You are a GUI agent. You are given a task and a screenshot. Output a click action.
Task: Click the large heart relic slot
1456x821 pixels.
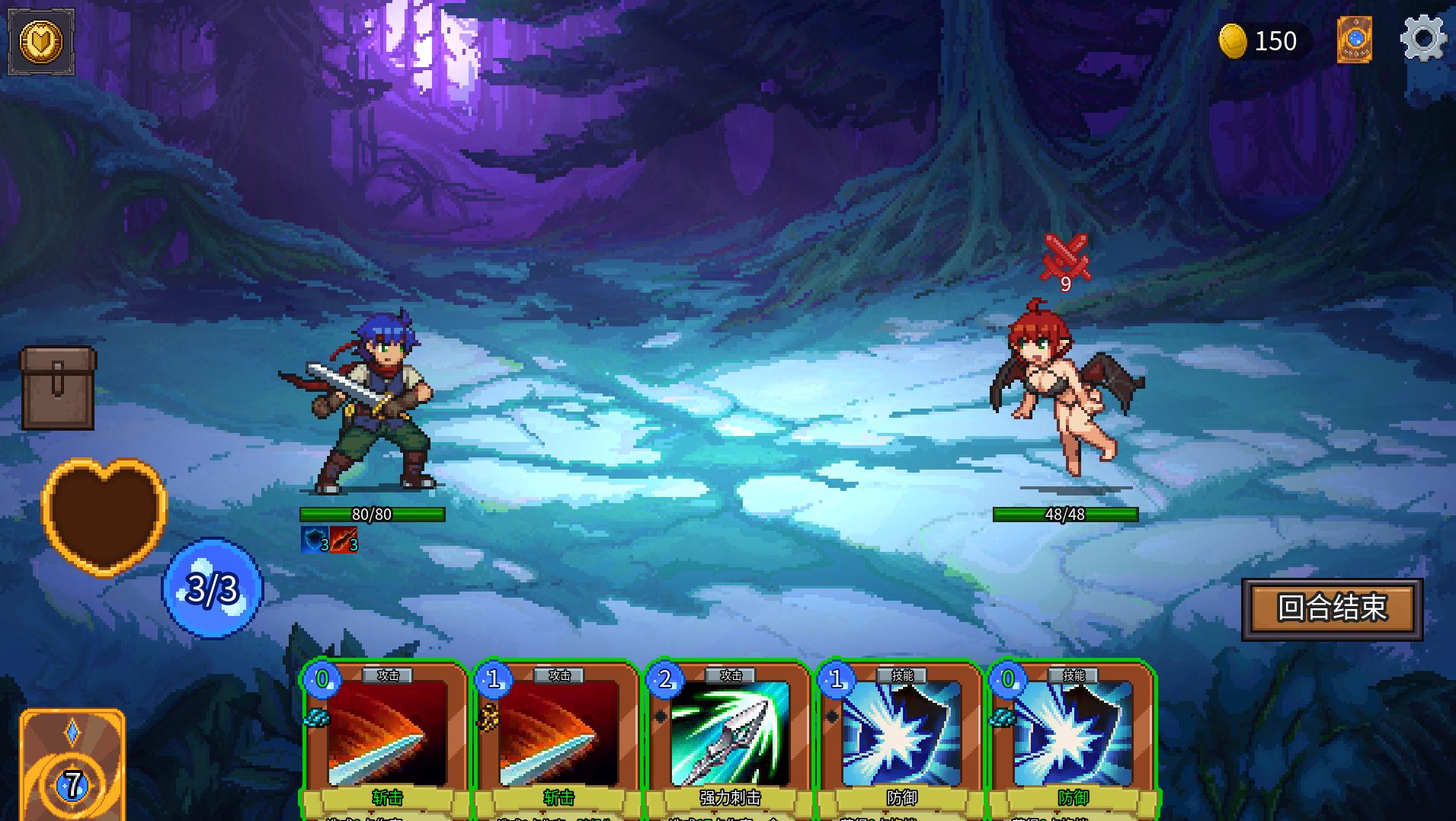[104, 515]
